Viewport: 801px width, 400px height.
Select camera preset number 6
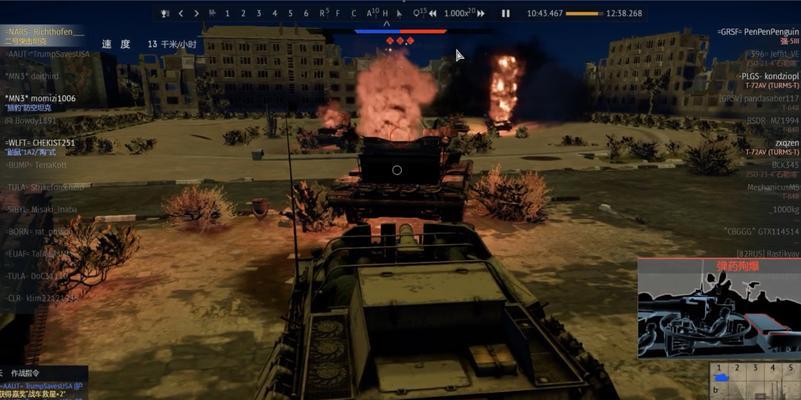click(306, 13)
